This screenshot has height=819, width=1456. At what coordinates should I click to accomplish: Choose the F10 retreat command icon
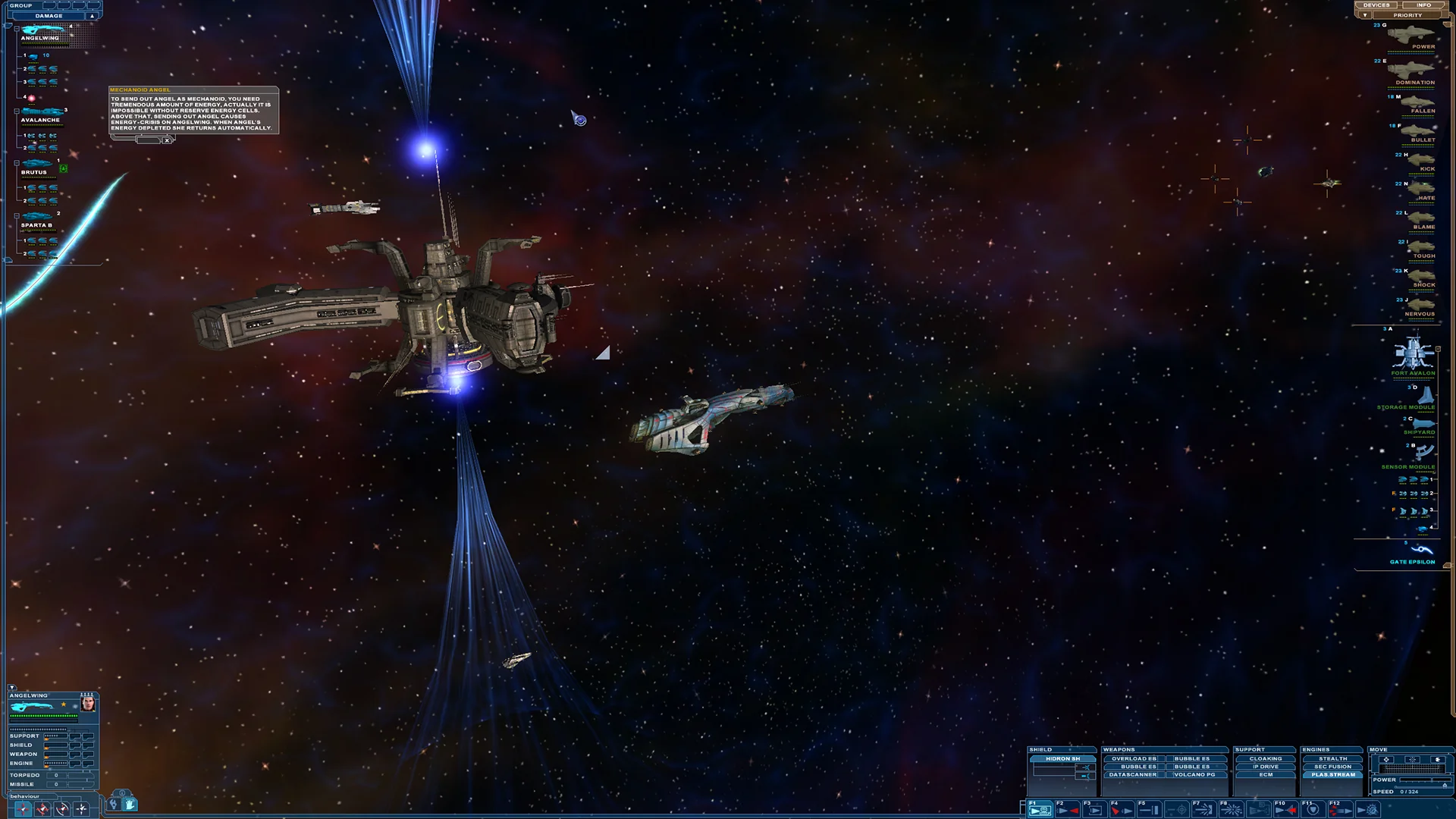click(1286, 809)
